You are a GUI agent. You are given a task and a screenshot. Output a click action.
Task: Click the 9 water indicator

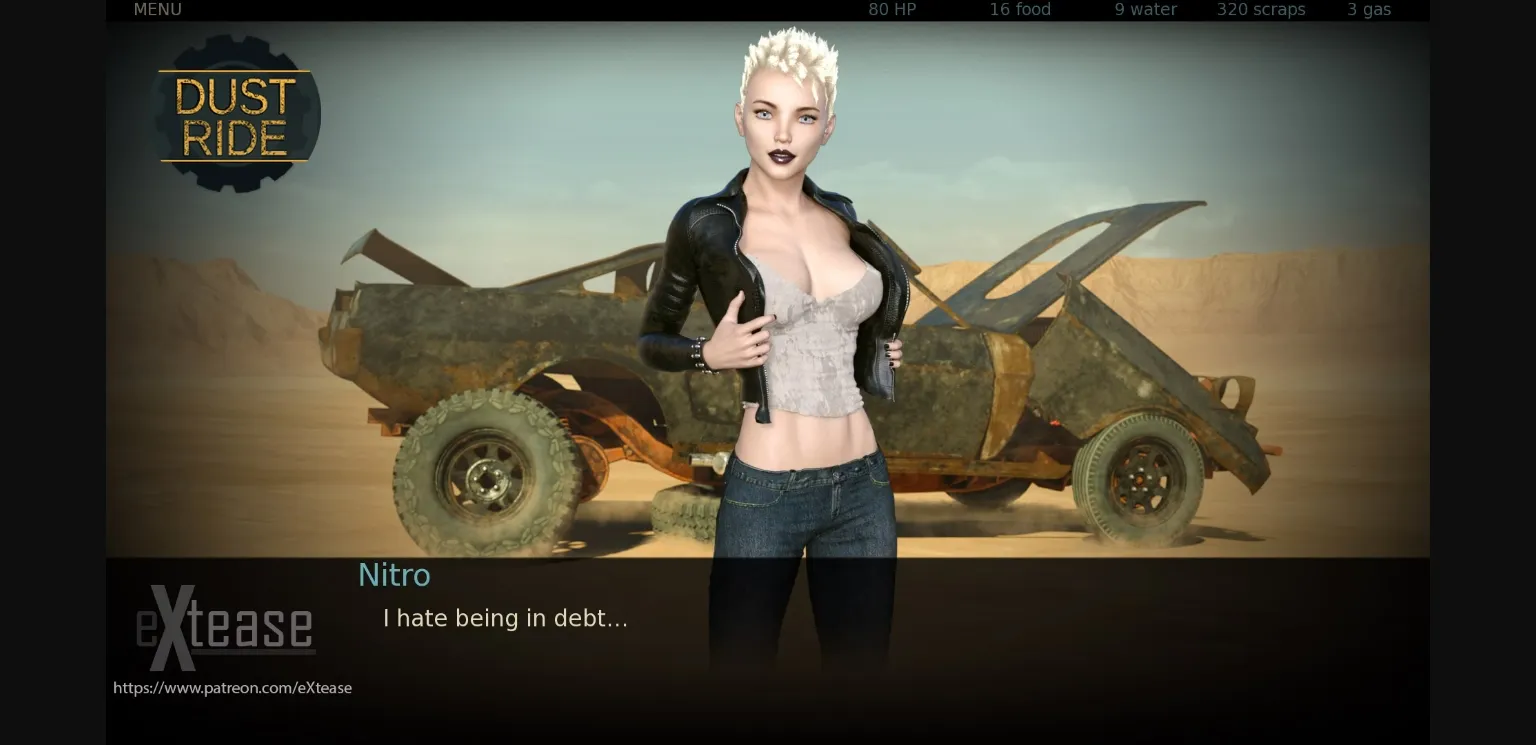pos(1145,10)
